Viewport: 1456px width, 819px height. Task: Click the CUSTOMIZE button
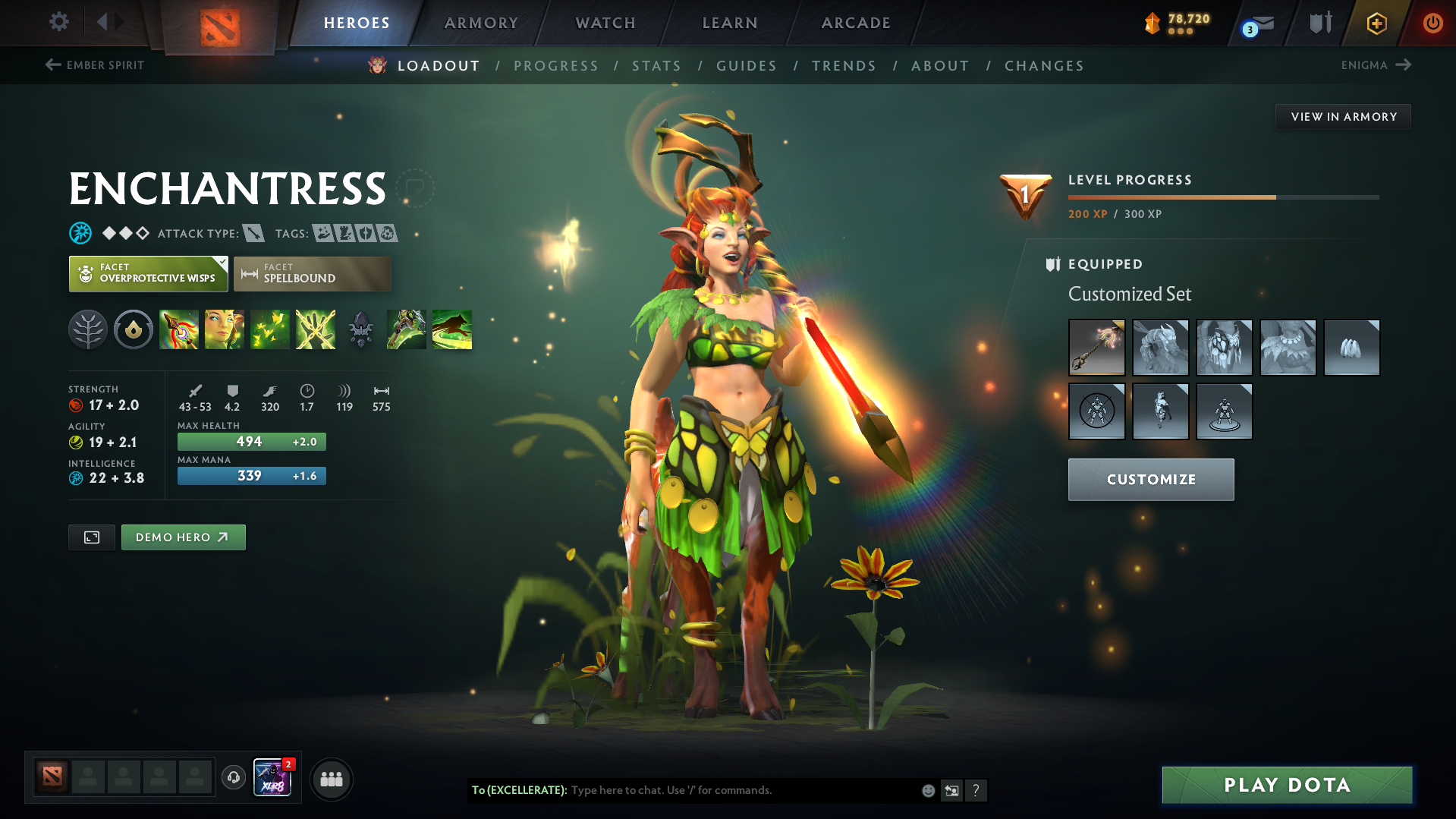pos(1150,479)
